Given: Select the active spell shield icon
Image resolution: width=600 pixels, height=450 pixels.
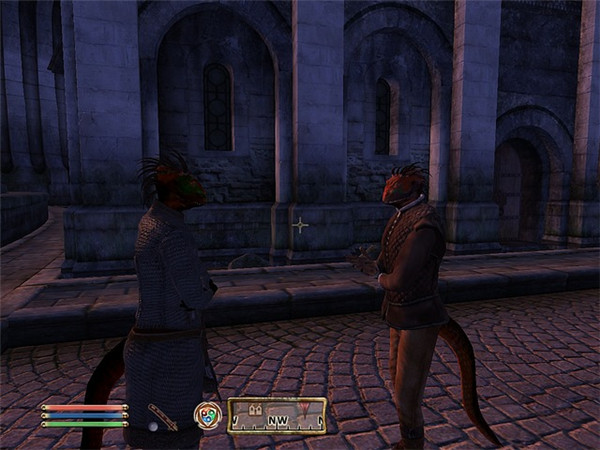Looking at the screenshot, I should coord(207,415).
